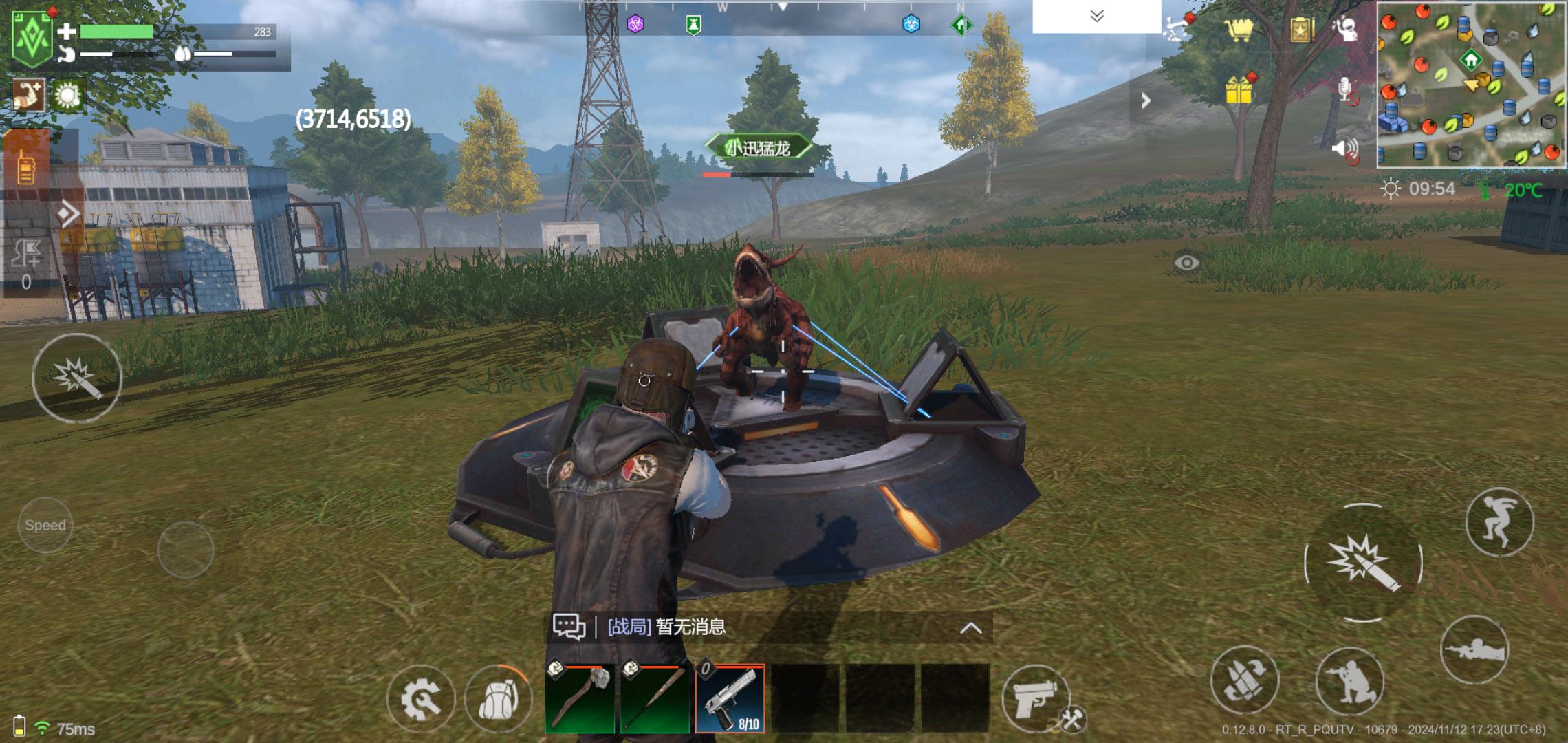
Task: Open the minimap
Action: [x=1471, y=85]
